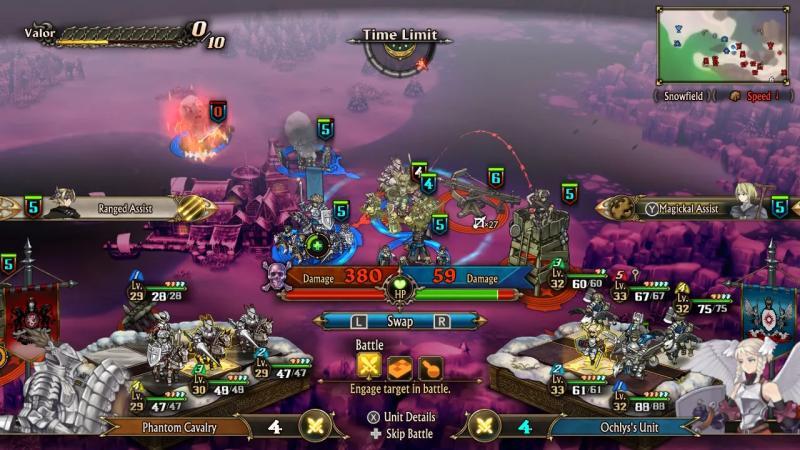Select the orange pouch item icon
The height and width of the screenshot is (450, 800).
(431, 366)
